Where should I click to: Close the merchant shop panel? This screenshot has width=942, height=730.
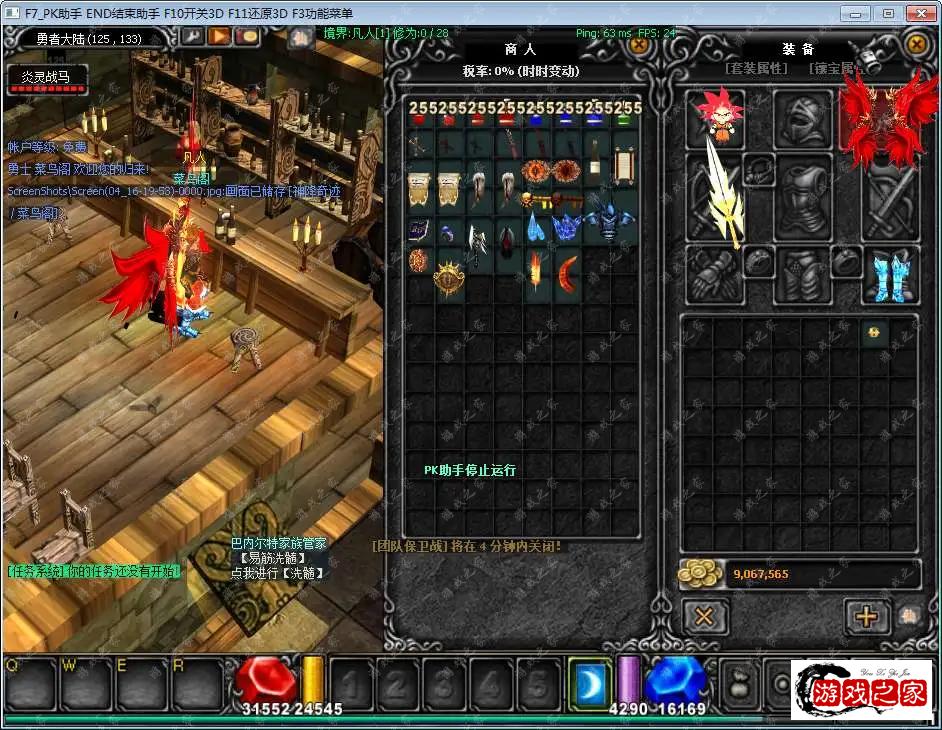coord(638,46)
